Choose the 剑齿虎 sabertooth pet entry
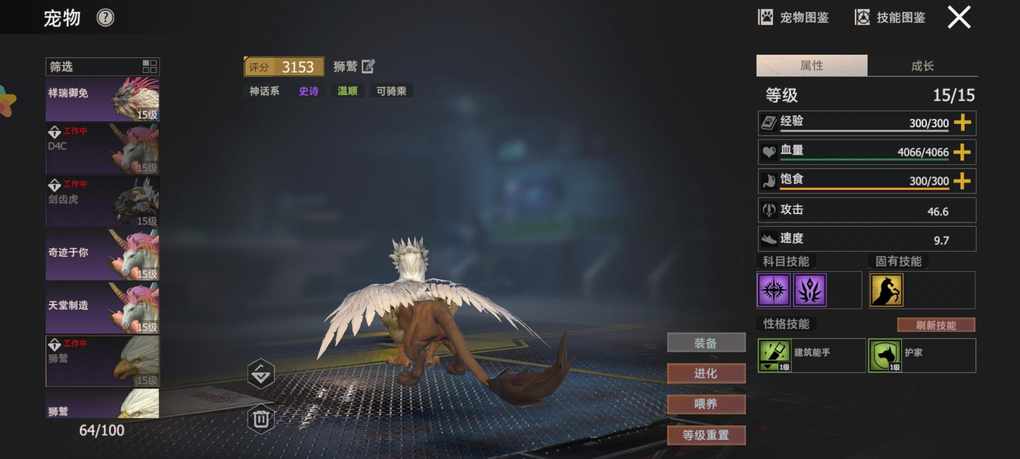Viewport: 1020px width, 459px height. (x=102, y=203)
